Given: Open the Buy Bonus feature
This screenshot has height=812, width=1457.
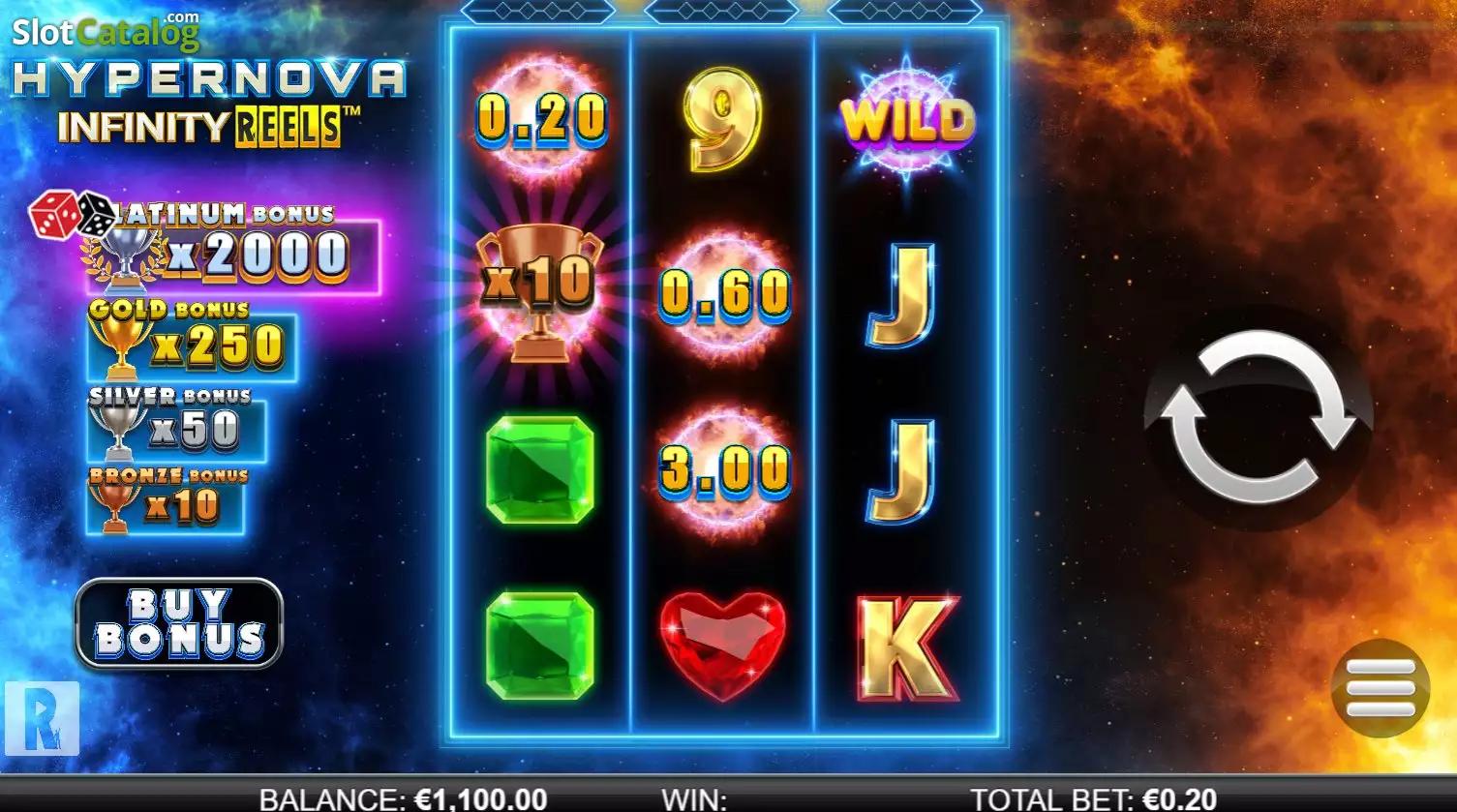Looking at the screenshot, I should click(x=179, y=623).
